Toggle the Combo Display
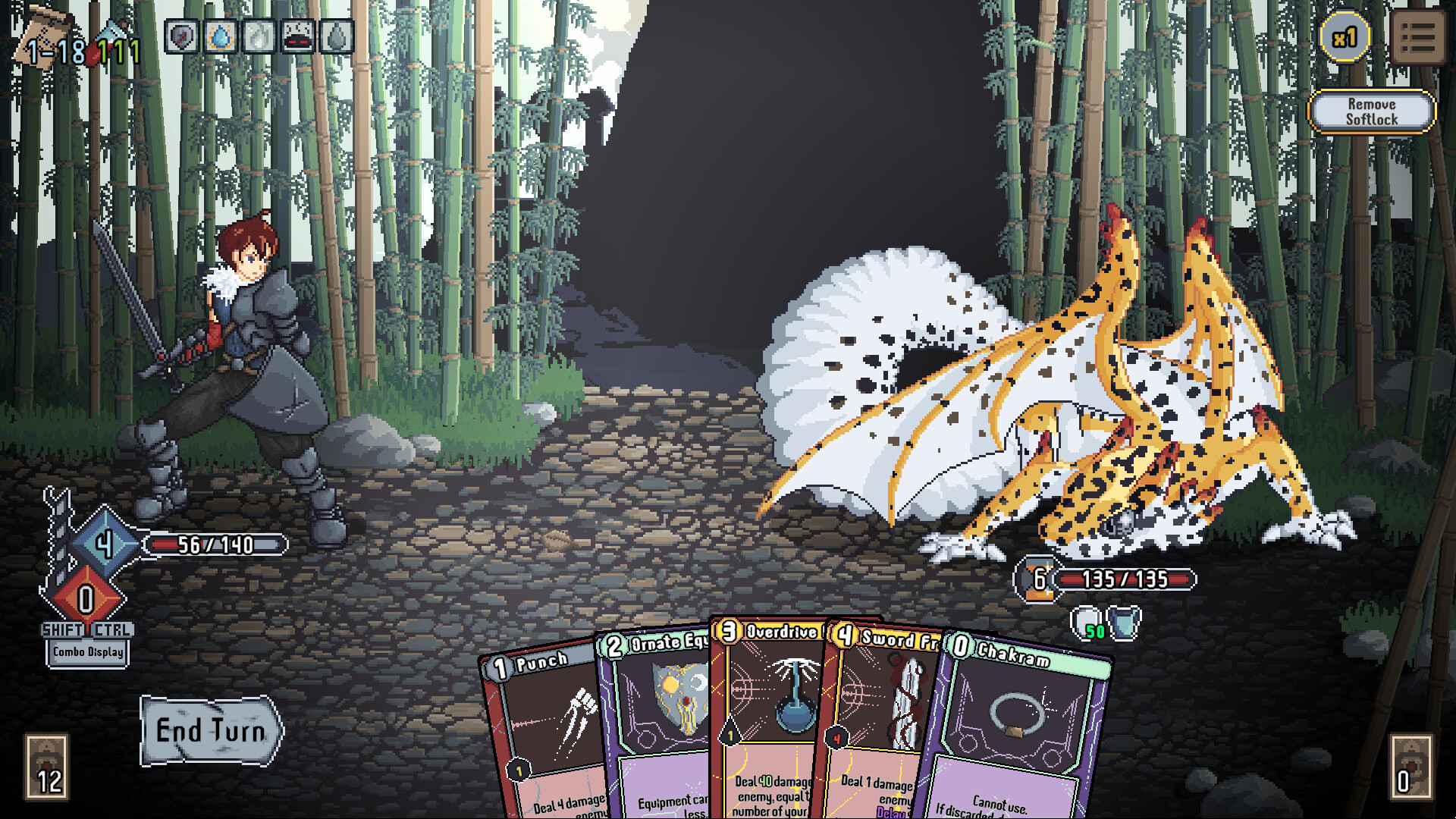 click(x=87, y=651)
